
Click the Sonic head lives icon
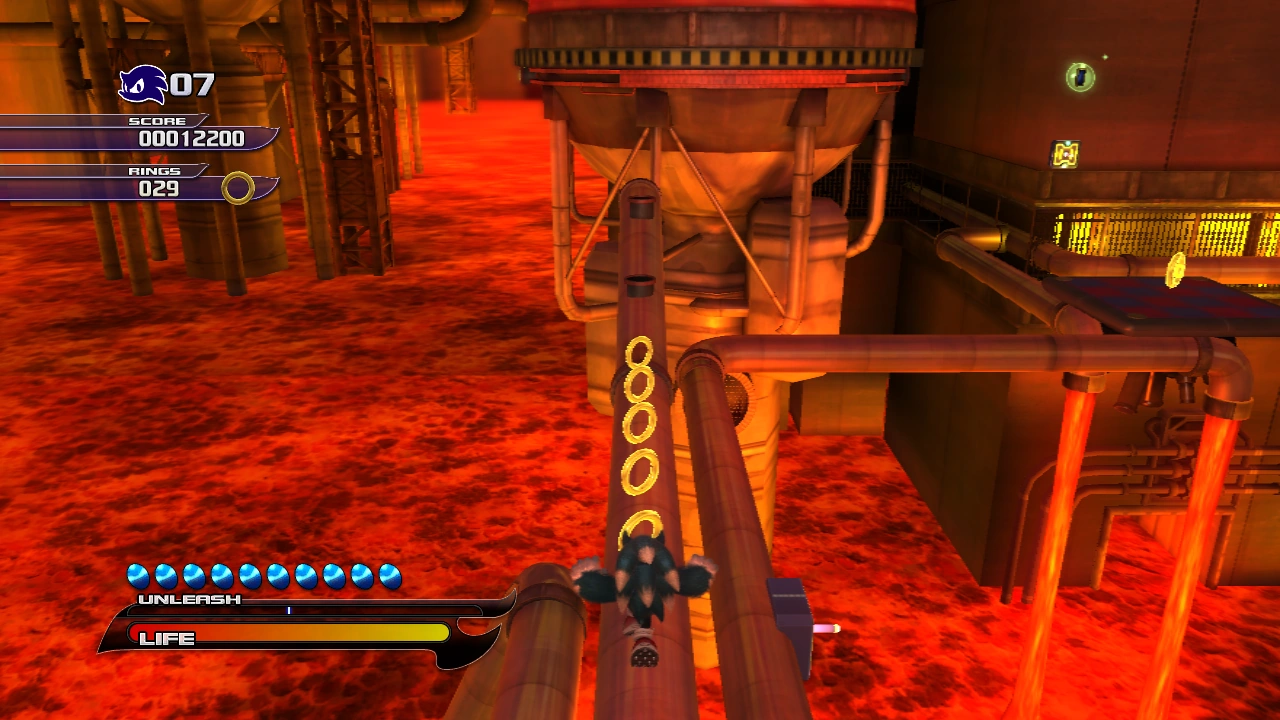click(x=142, y=84)
